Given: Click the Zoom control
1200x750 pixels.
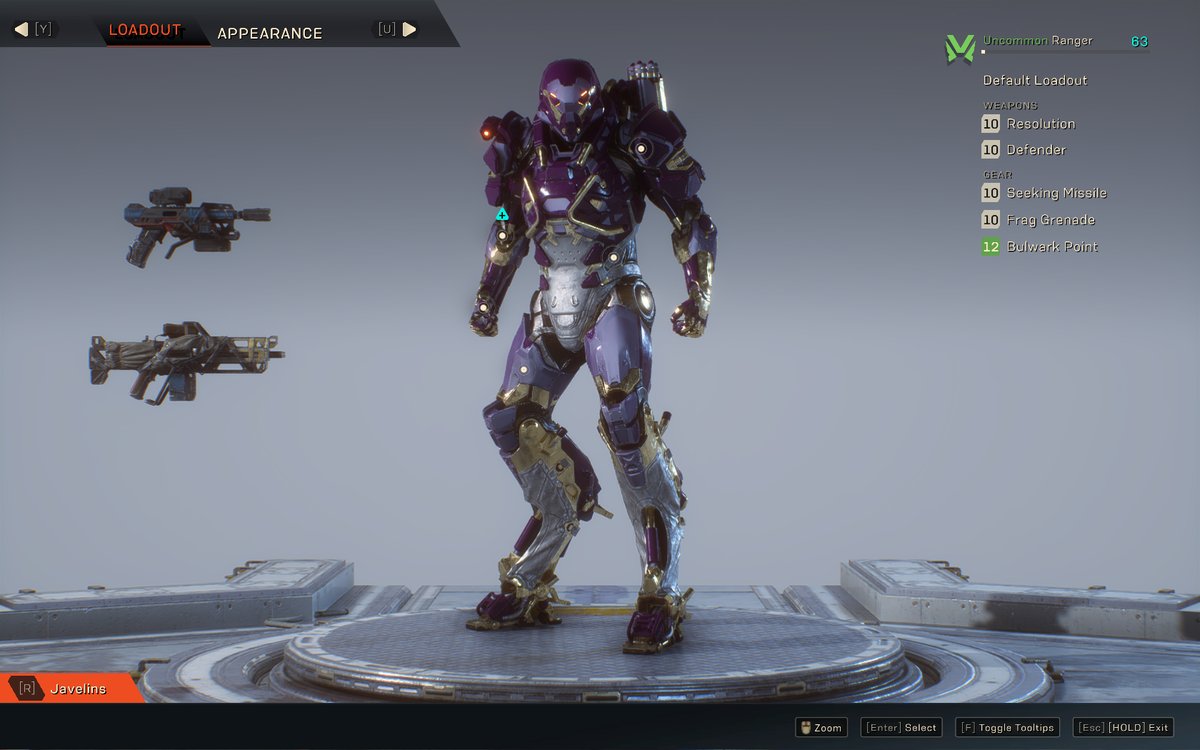Looking at the screenshot, I should pos(820,728).
